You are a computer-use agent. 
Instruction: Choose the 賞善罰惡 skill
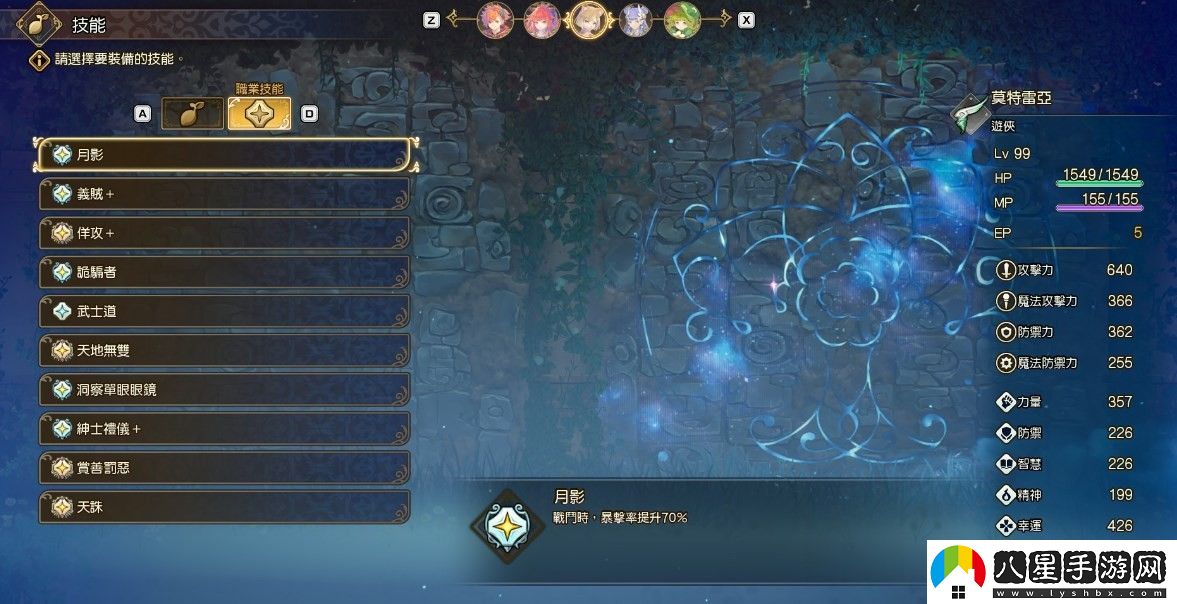pos(225,468)
